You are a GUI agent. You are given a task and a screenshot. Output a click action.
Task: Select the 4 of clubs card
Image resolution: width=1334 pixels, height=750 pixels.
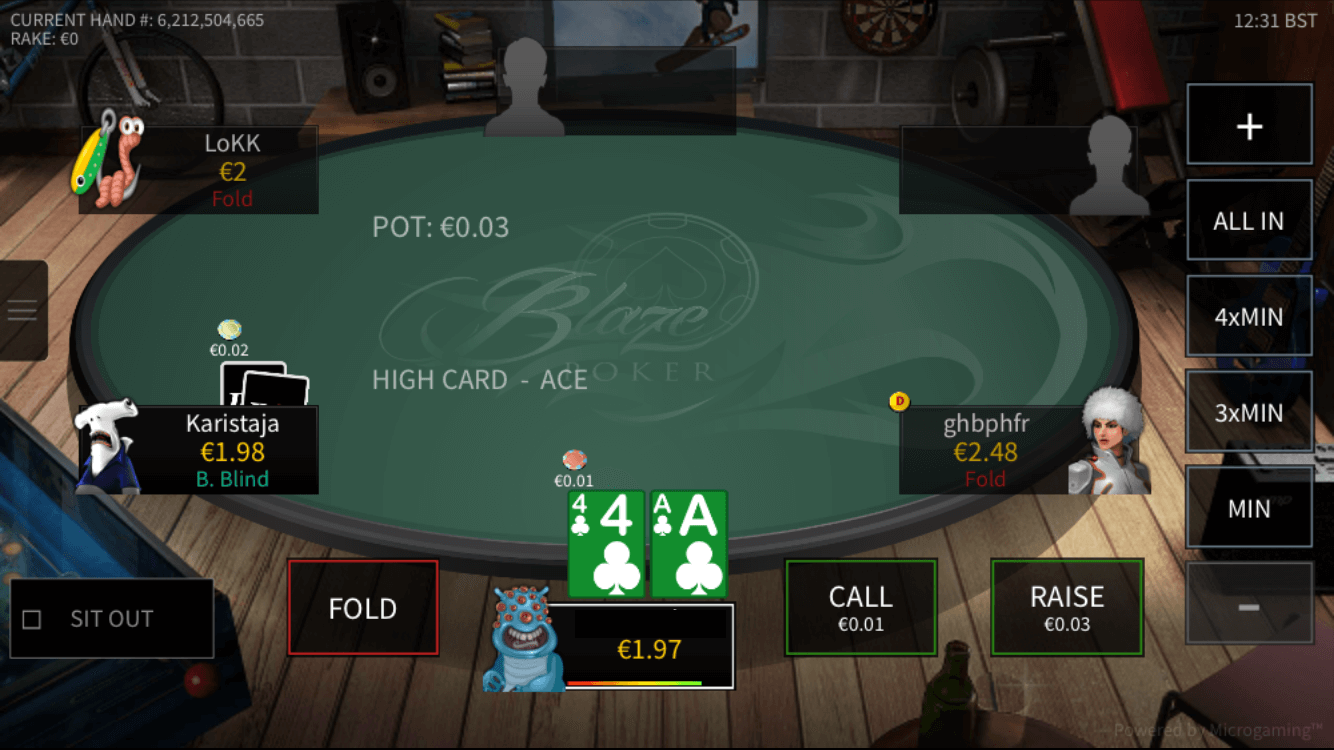605,544
